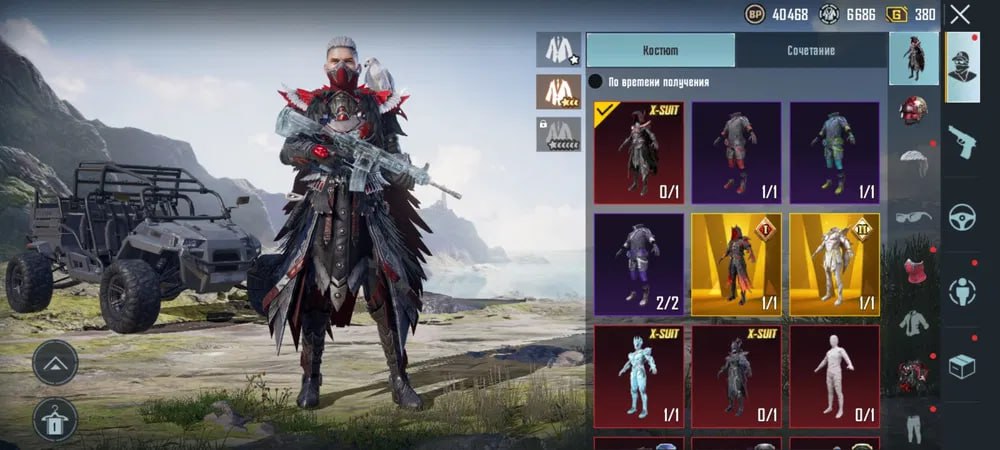Click the clothes hanger wardrobe button
This screenshot has height=450, width=1000.
tap(55, 419)
